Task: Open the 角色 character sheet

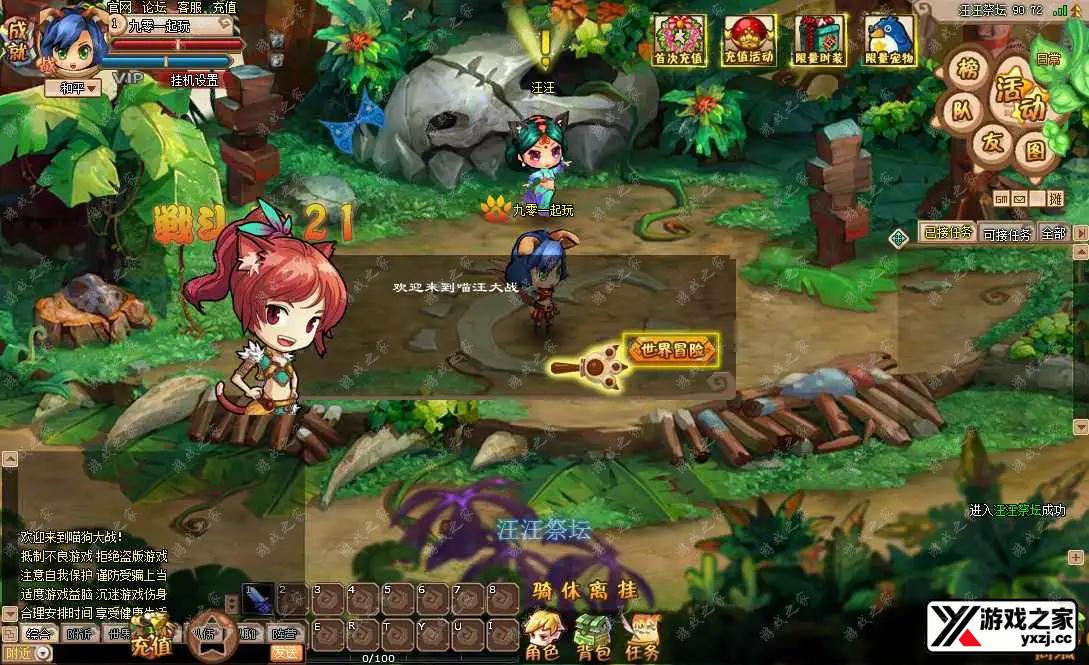Action: pos(542,635)
